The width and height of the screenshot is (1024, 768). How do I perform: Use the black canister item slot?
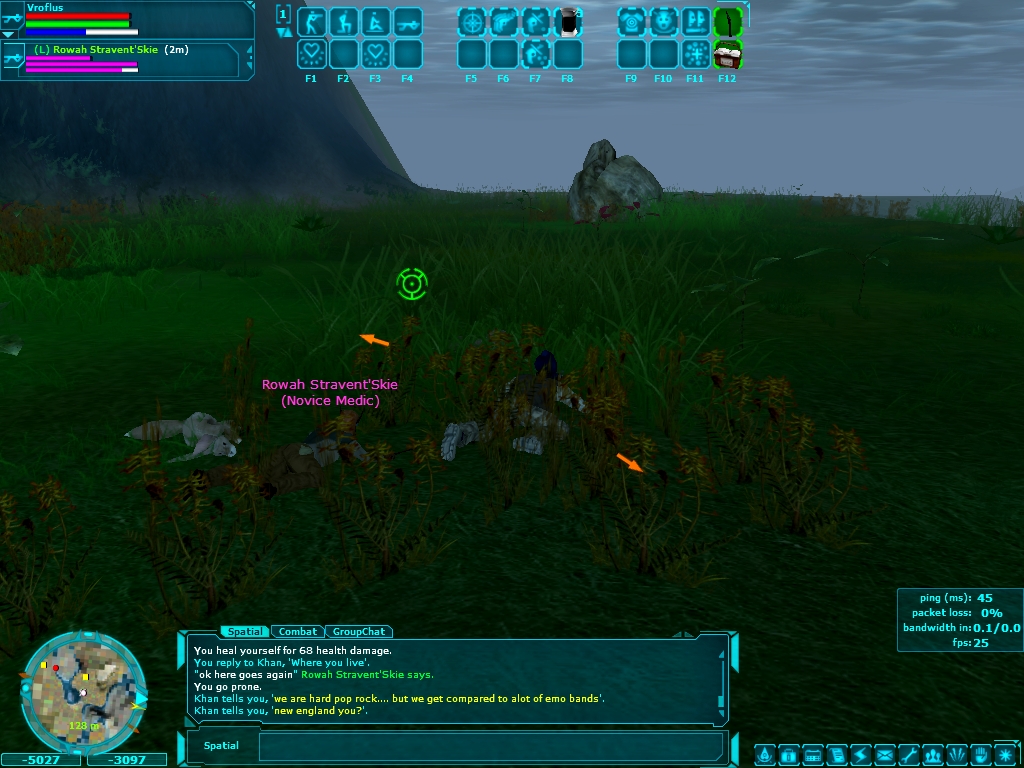coord(567,21)
